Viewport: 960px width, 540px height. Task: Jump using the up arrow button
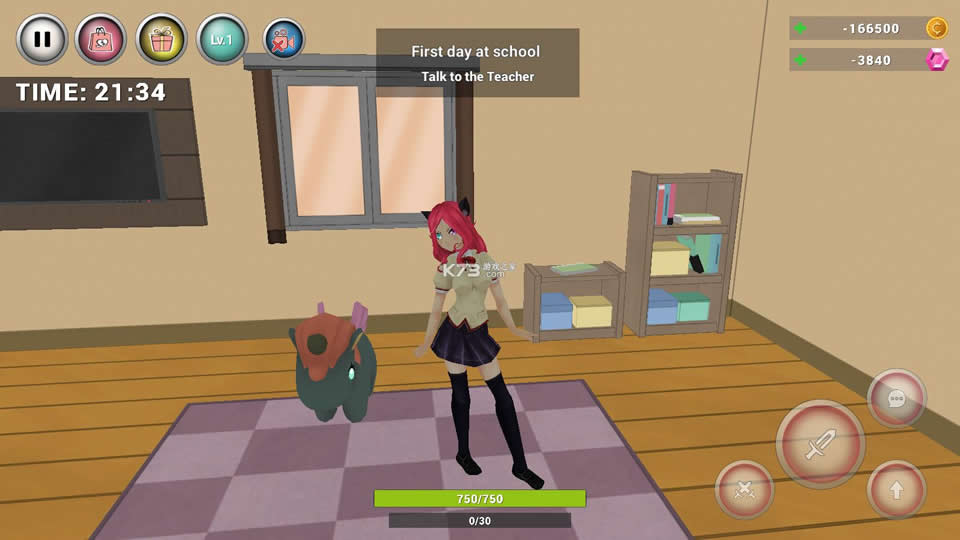click(x=896, y=489)
